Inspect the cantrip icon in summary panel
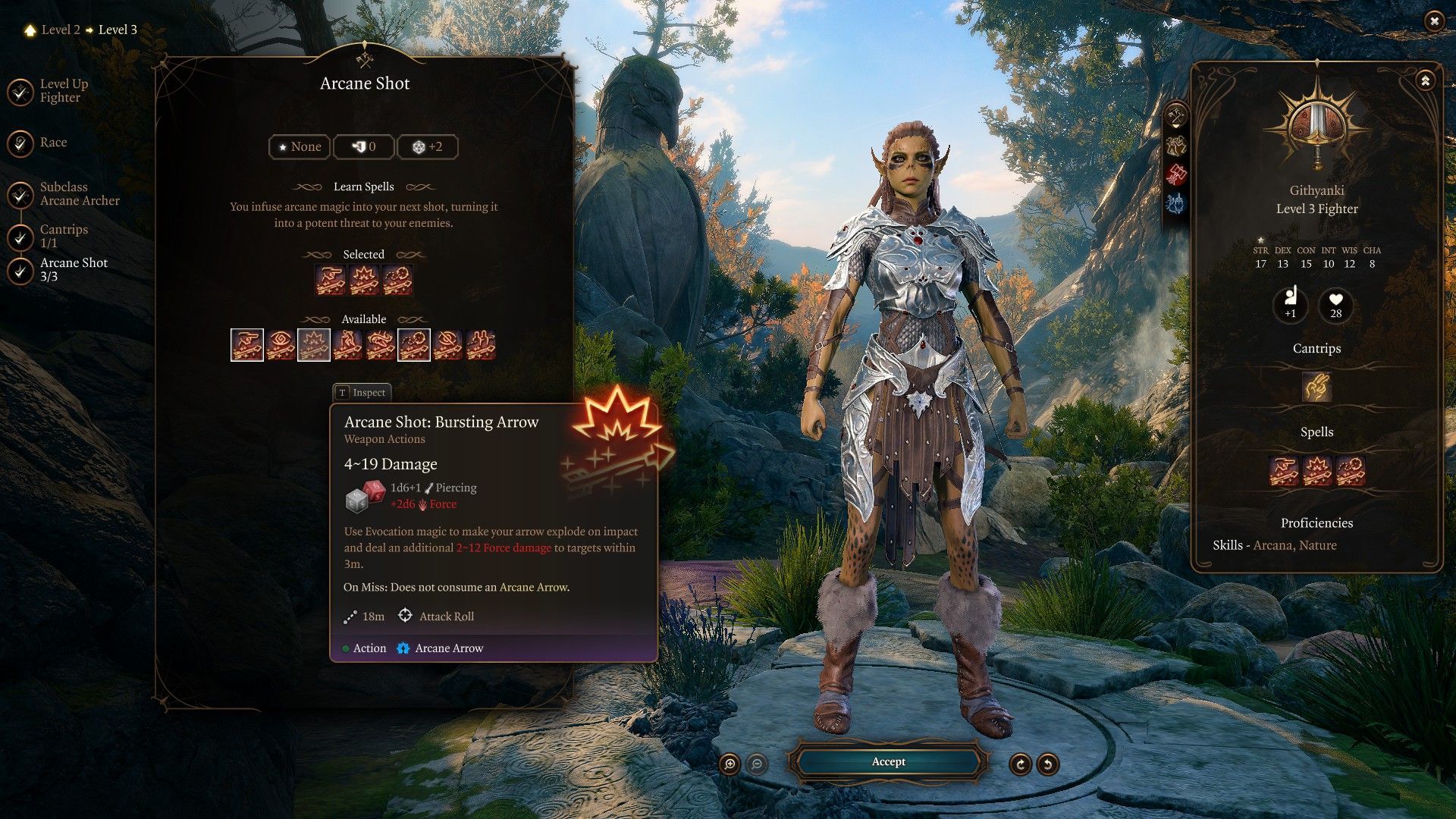Image resolution: width=1456 pixels, height=819 pixels. [1316, 387]
